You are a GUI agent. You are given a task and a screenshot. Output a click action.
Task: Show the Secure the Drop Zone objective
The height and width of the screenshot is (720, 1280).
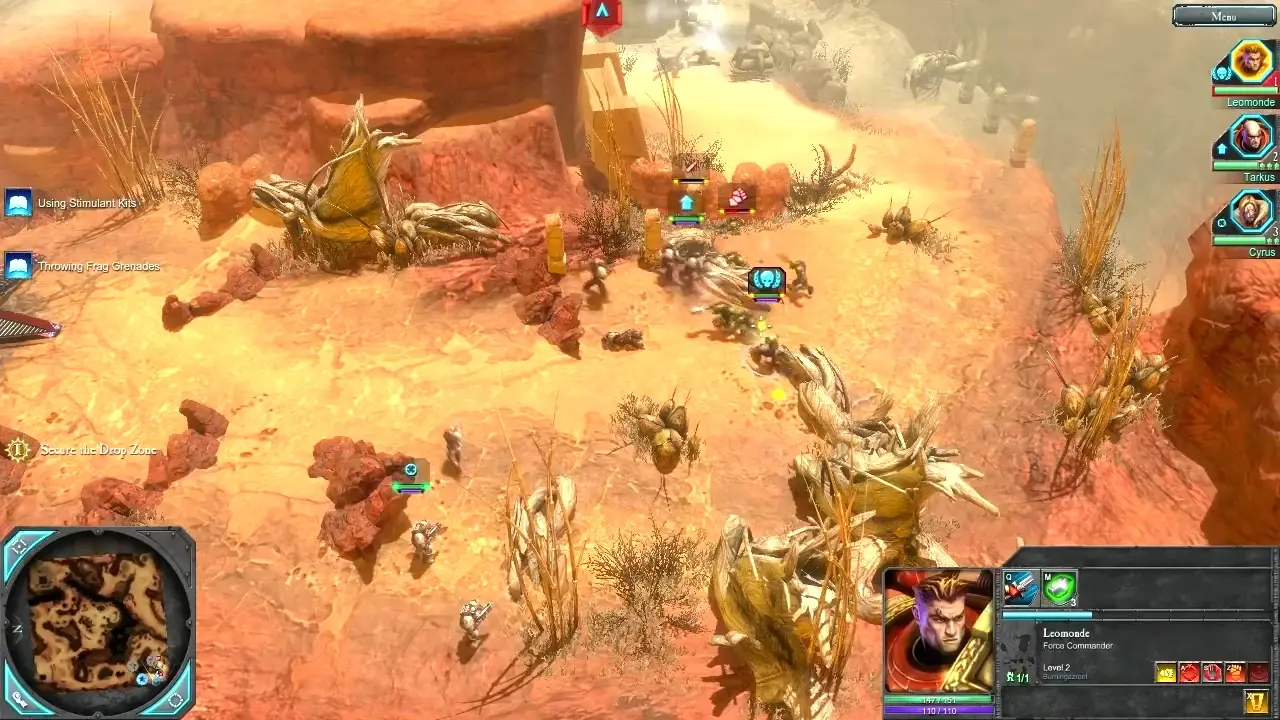(17, 450)
